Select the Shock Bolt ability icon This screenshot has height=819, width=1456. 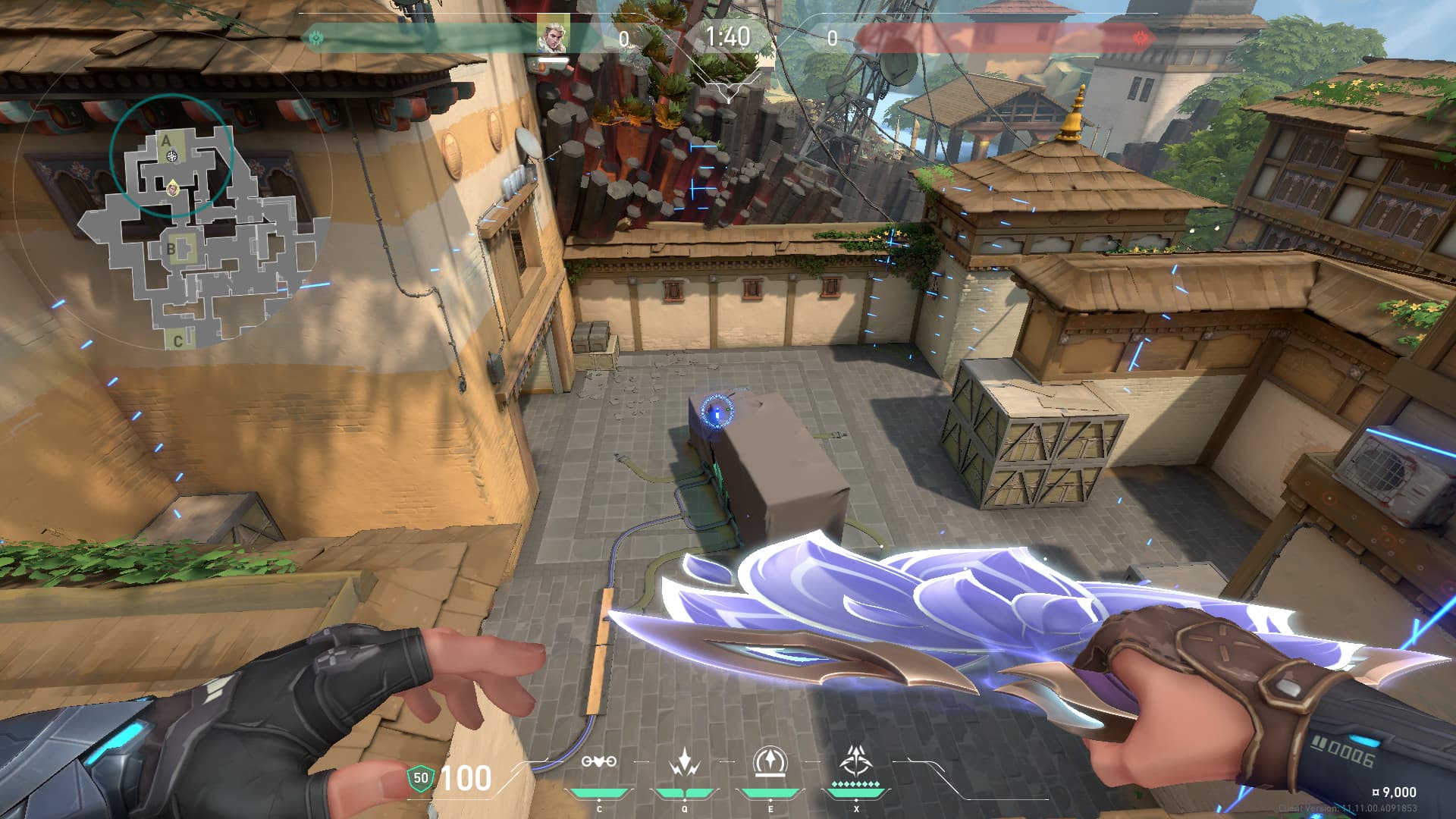tap(685, 762)
